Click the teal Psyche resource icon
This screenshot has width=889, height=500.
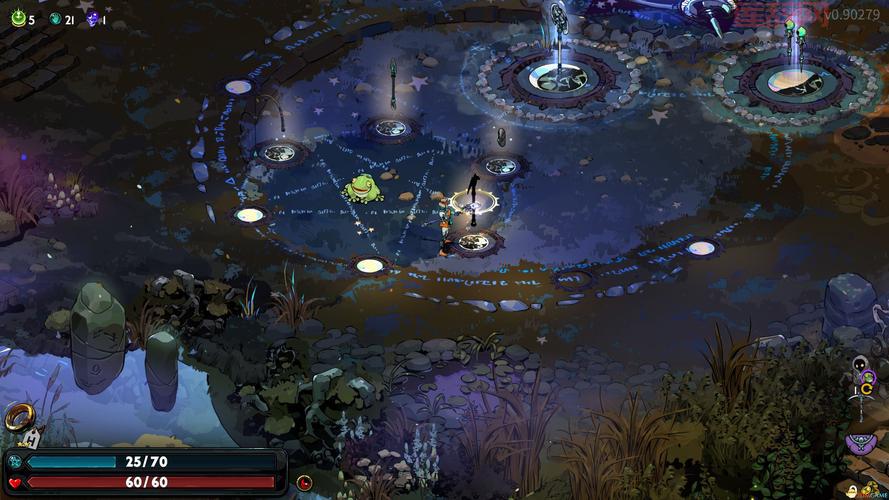56,18
